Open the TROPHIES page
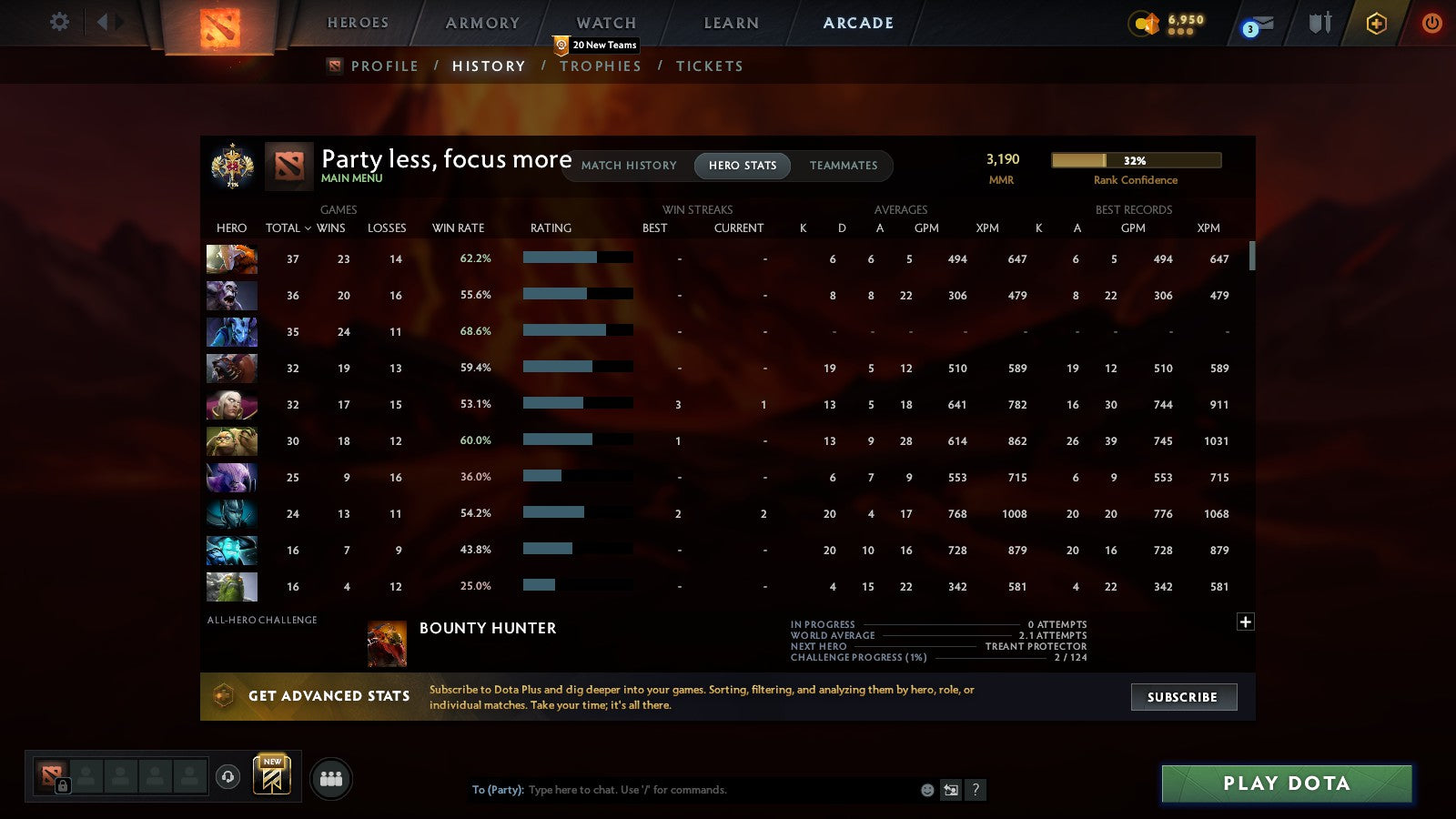1456x819 pixels. pos(601,66)
